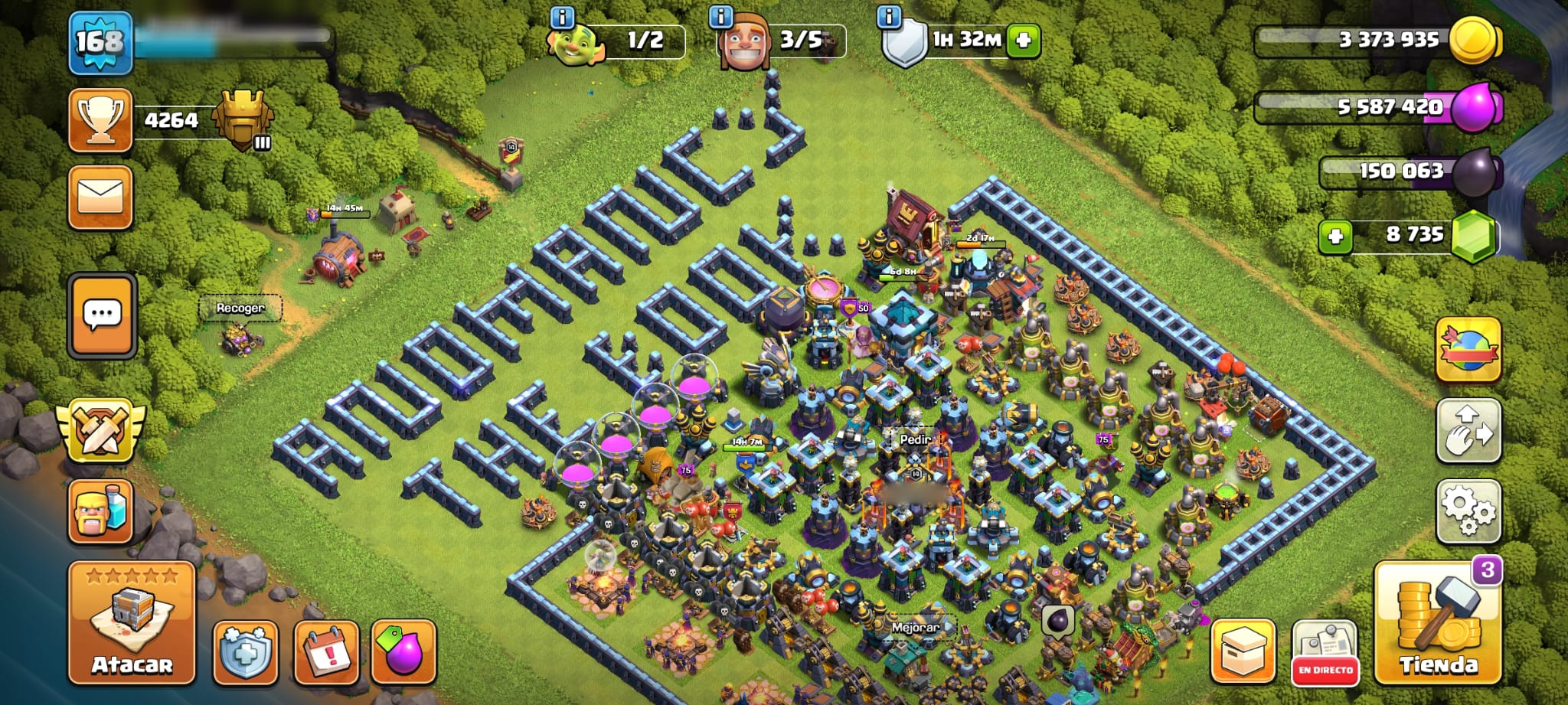Open the player profile level badge
1568x705 pixels.
pyautogui.click(x=100, y=43)
